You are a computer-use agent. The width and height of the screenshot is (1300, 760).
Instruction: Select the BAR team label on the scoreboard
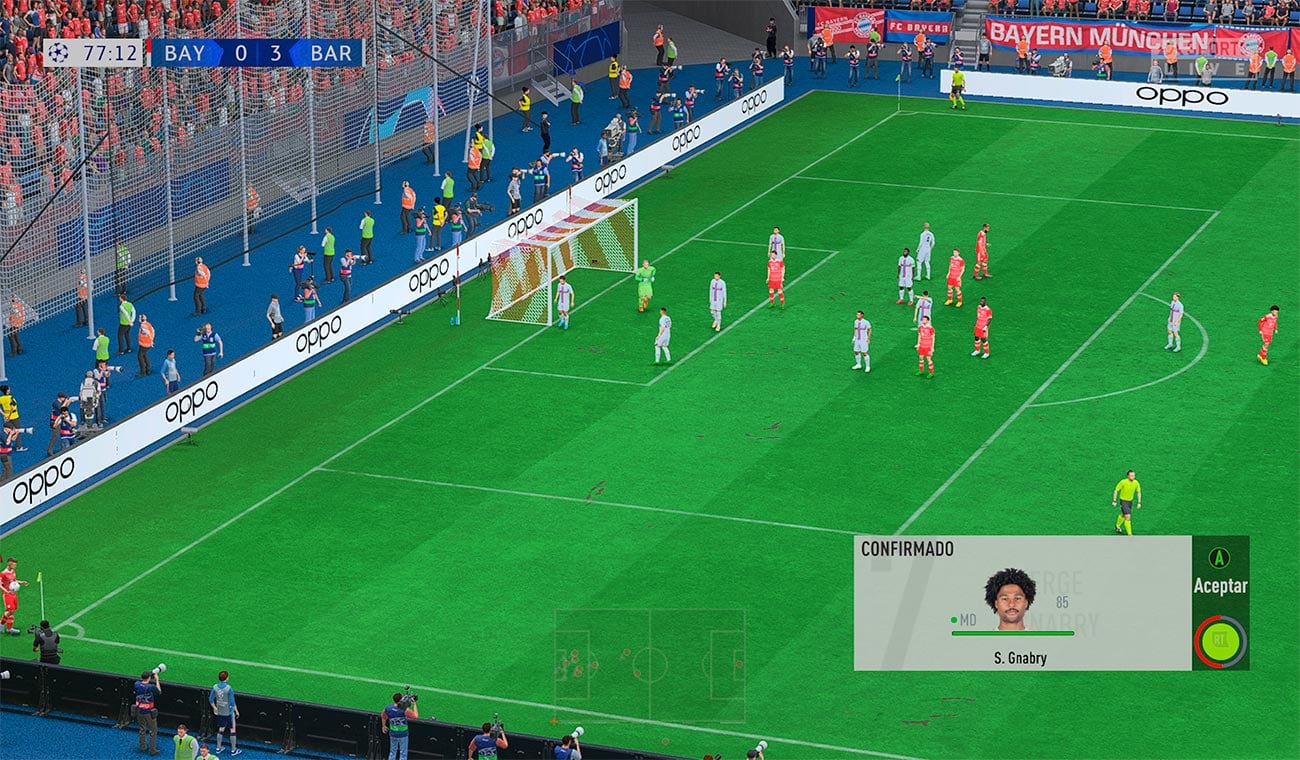click(334, 53)
